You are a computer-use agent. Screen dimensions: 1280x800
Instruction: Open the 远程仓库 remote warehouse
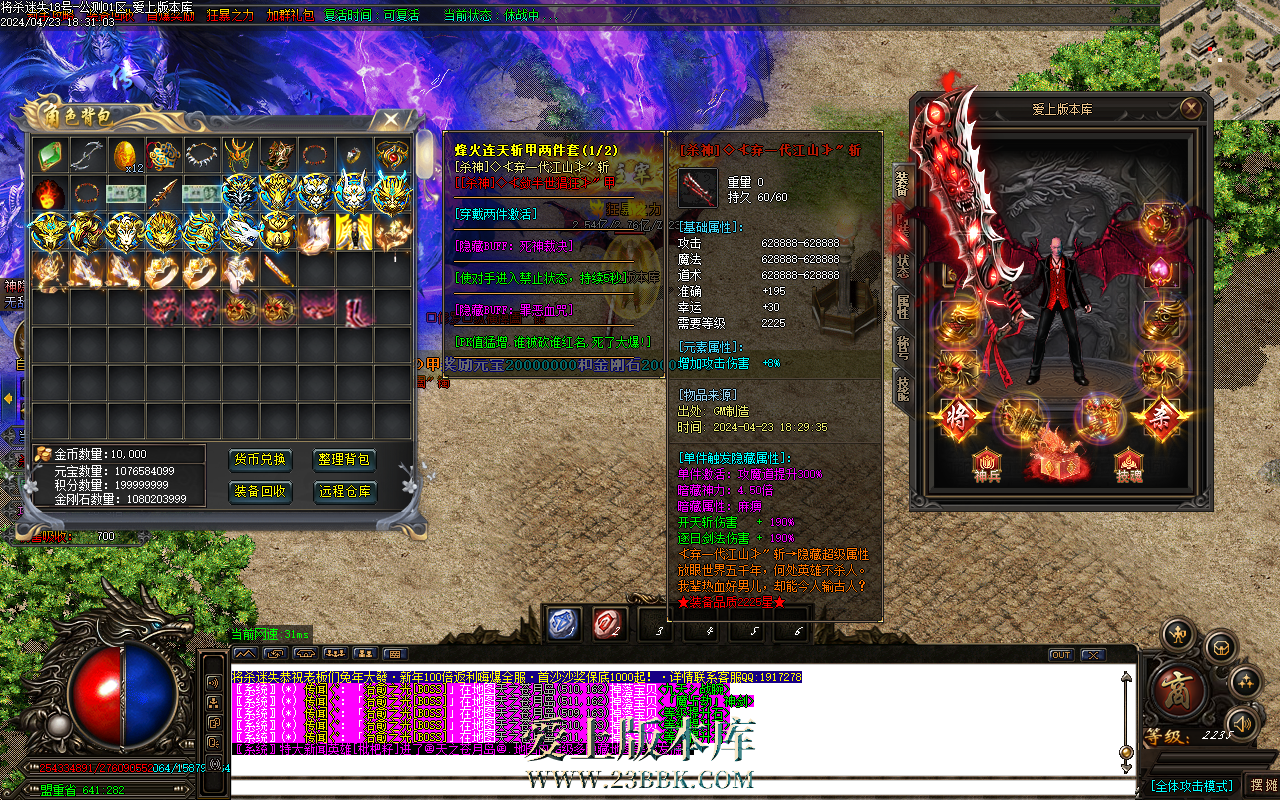point(345,492)
